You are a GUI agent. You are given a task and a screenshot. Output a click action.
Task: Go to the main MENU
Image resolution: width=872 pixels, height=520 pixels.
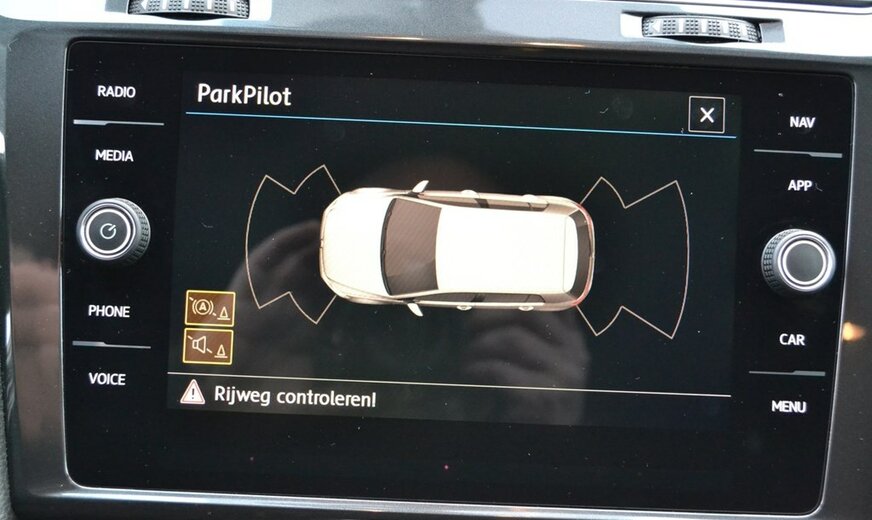789,407
